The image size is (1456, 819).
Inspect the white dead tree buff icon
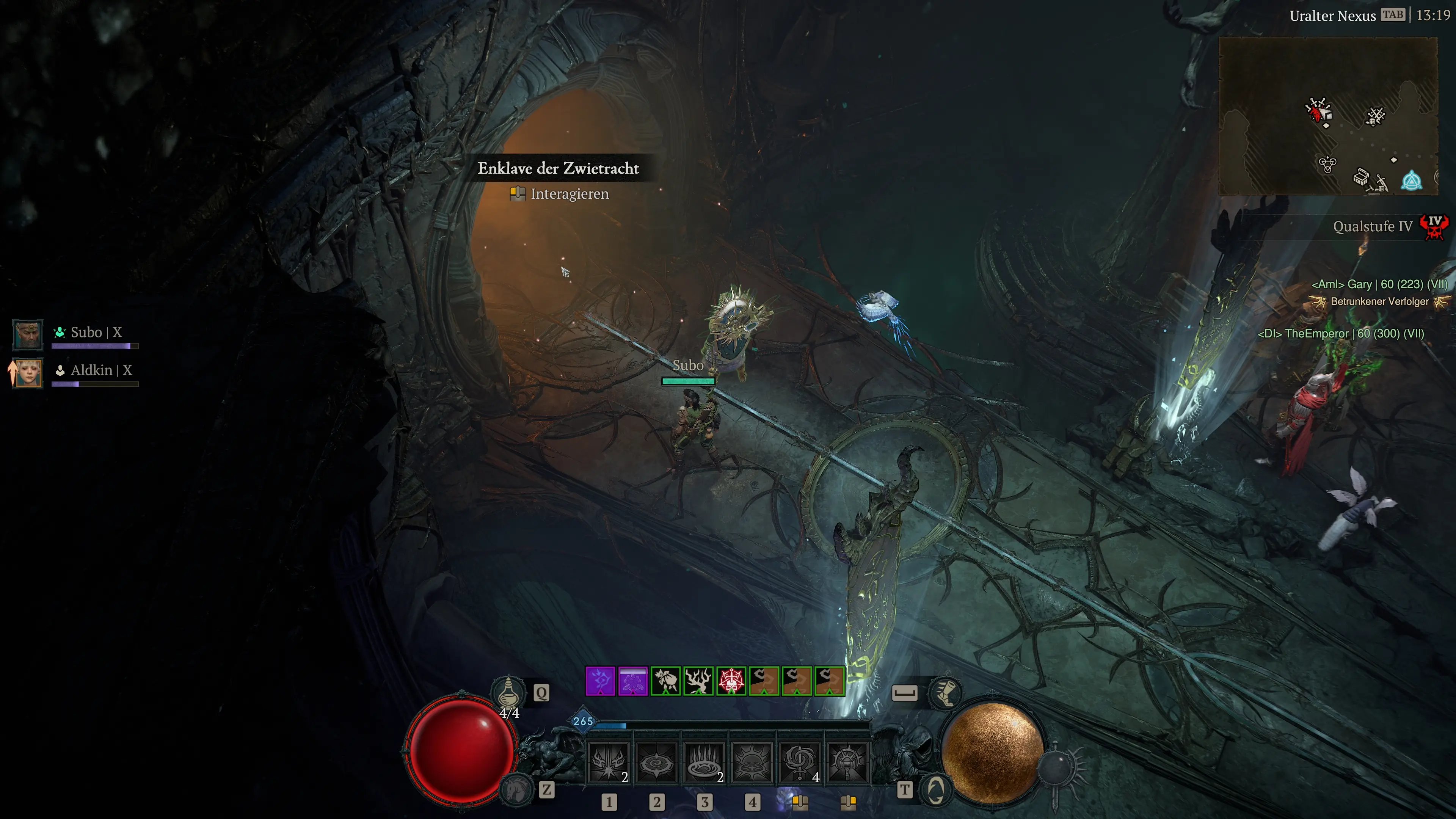point(698,681)
